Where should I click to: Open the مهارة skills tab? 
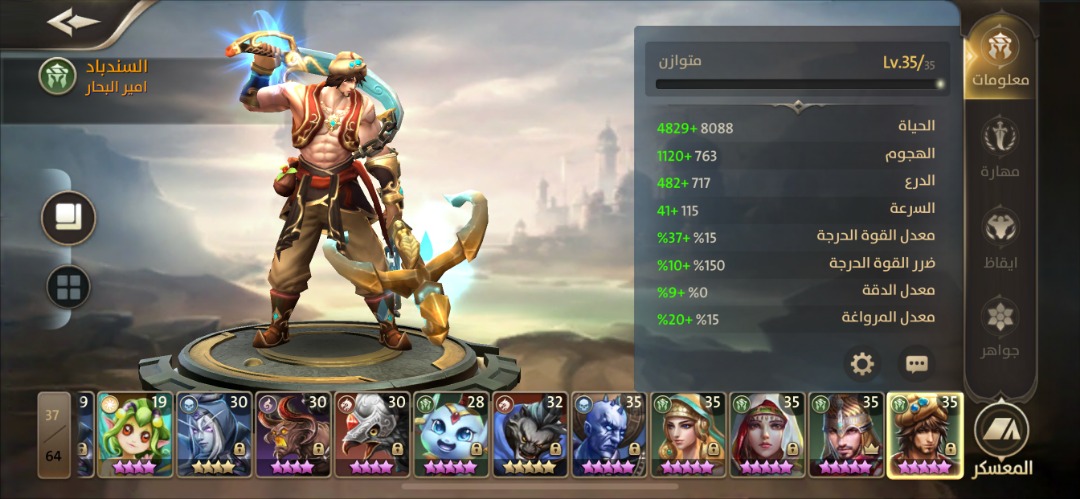tap(999, 148)
